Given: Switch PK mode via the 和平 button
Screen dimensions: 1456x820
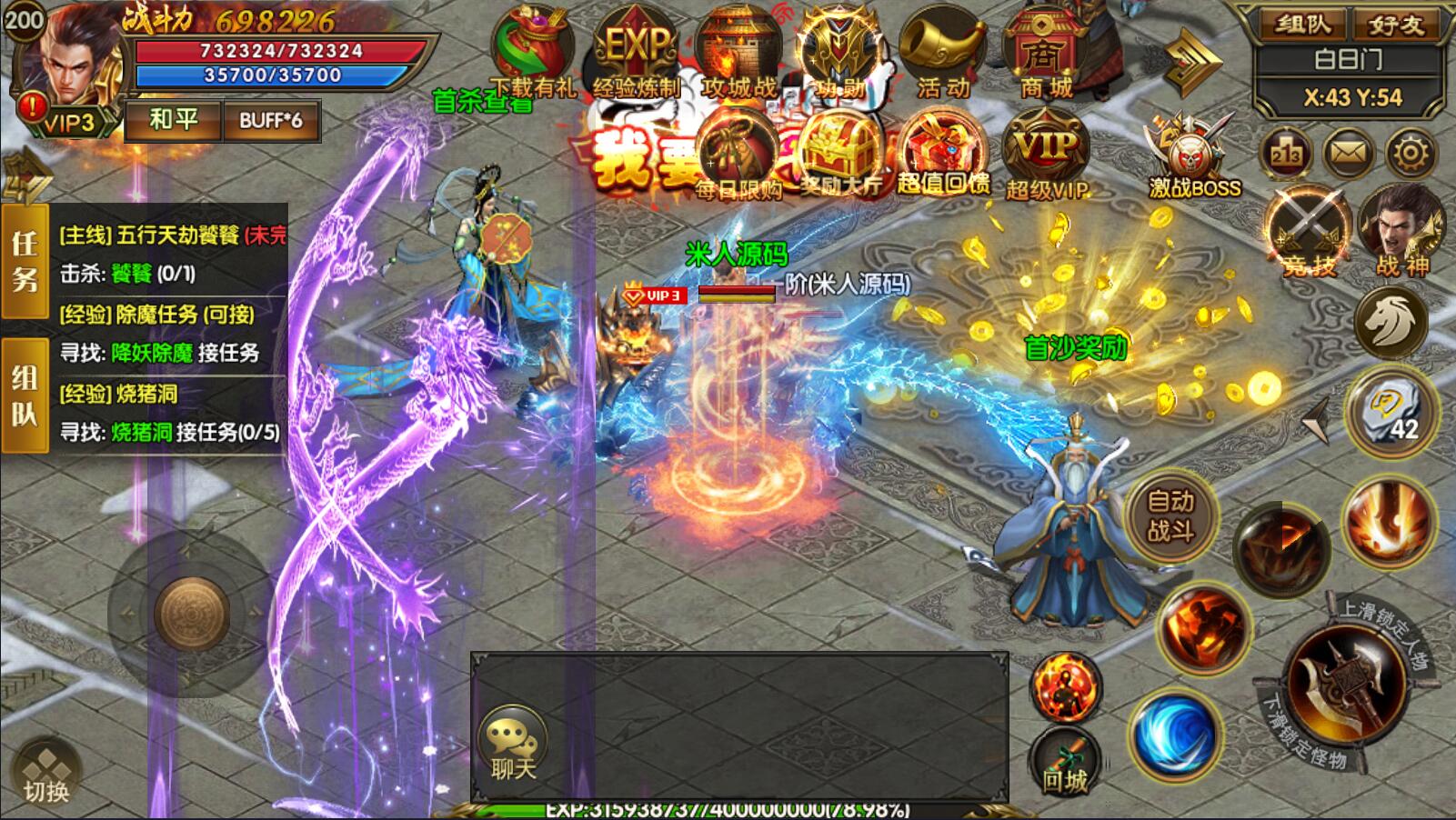Looking at the screenshot, I should pyautogui.click(x=173, y=120).
